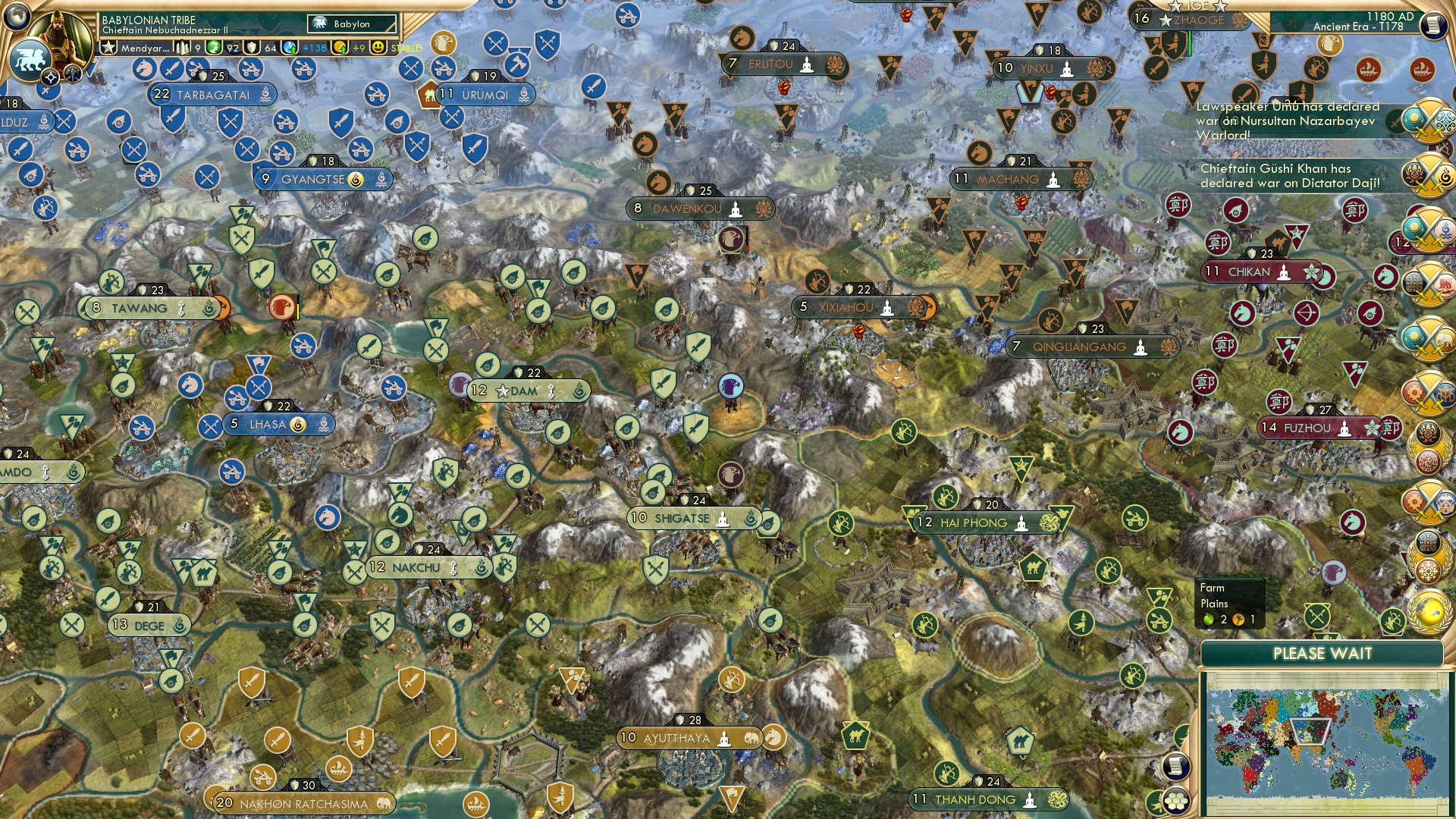Open the city screen for SHIGATSE

[x=682, y=518]
